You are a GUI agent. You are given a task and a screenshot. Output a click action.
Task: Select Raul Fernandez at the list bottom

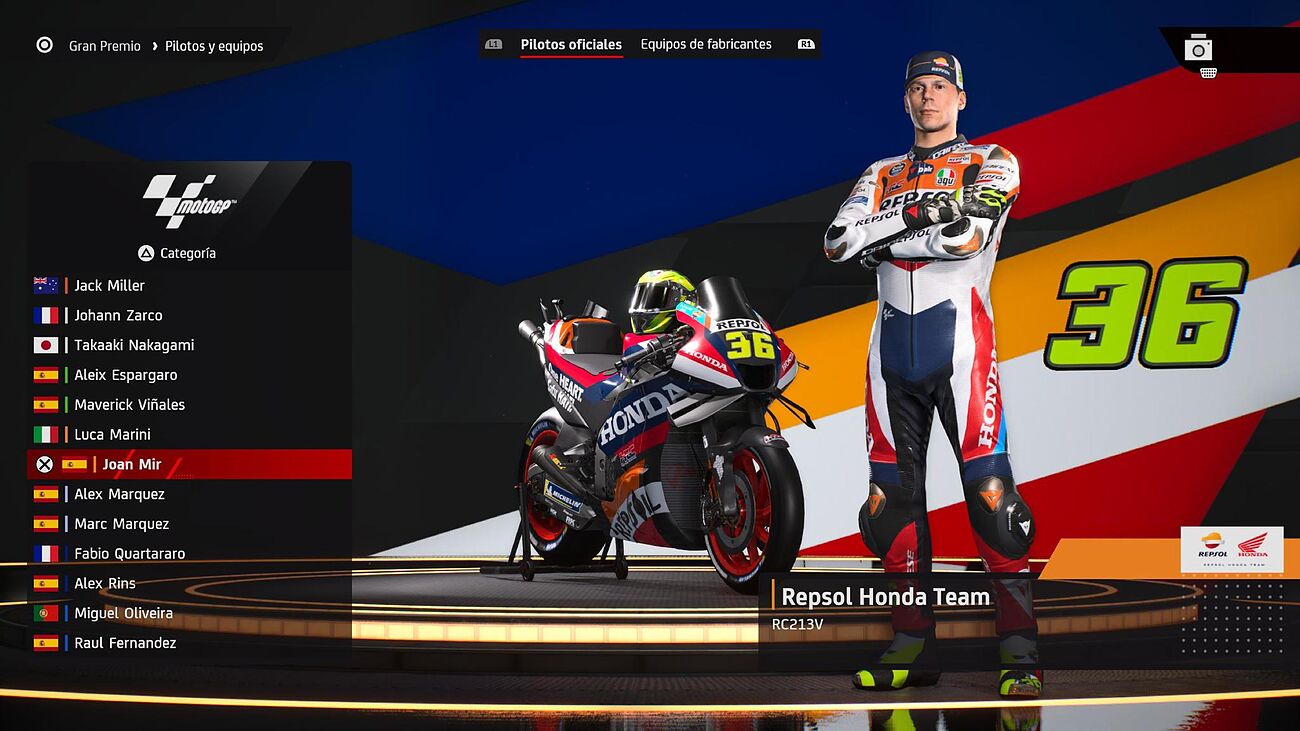coord(125,643)
